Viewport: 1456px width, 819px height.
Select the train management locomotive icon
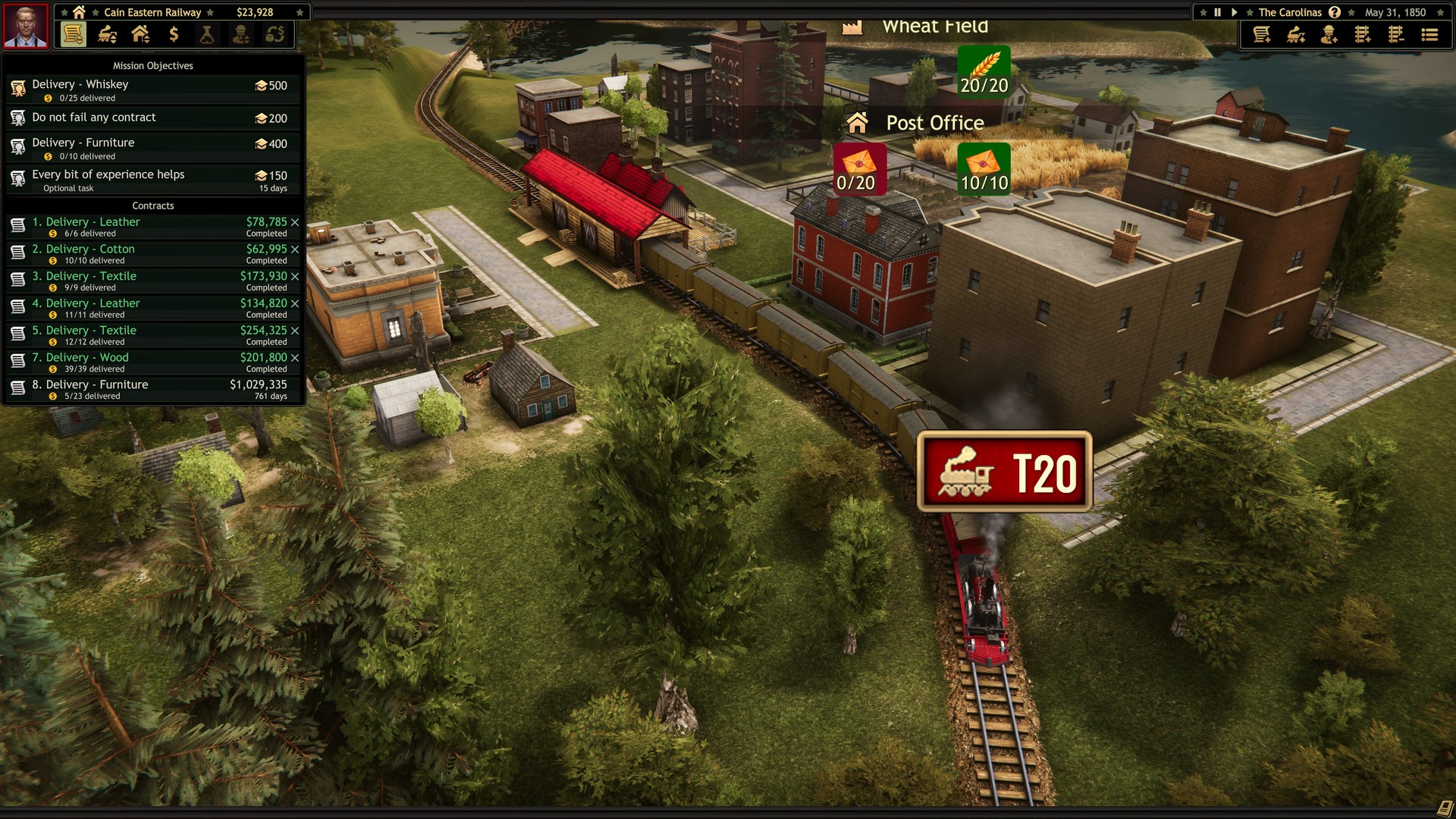pos(106,34)
